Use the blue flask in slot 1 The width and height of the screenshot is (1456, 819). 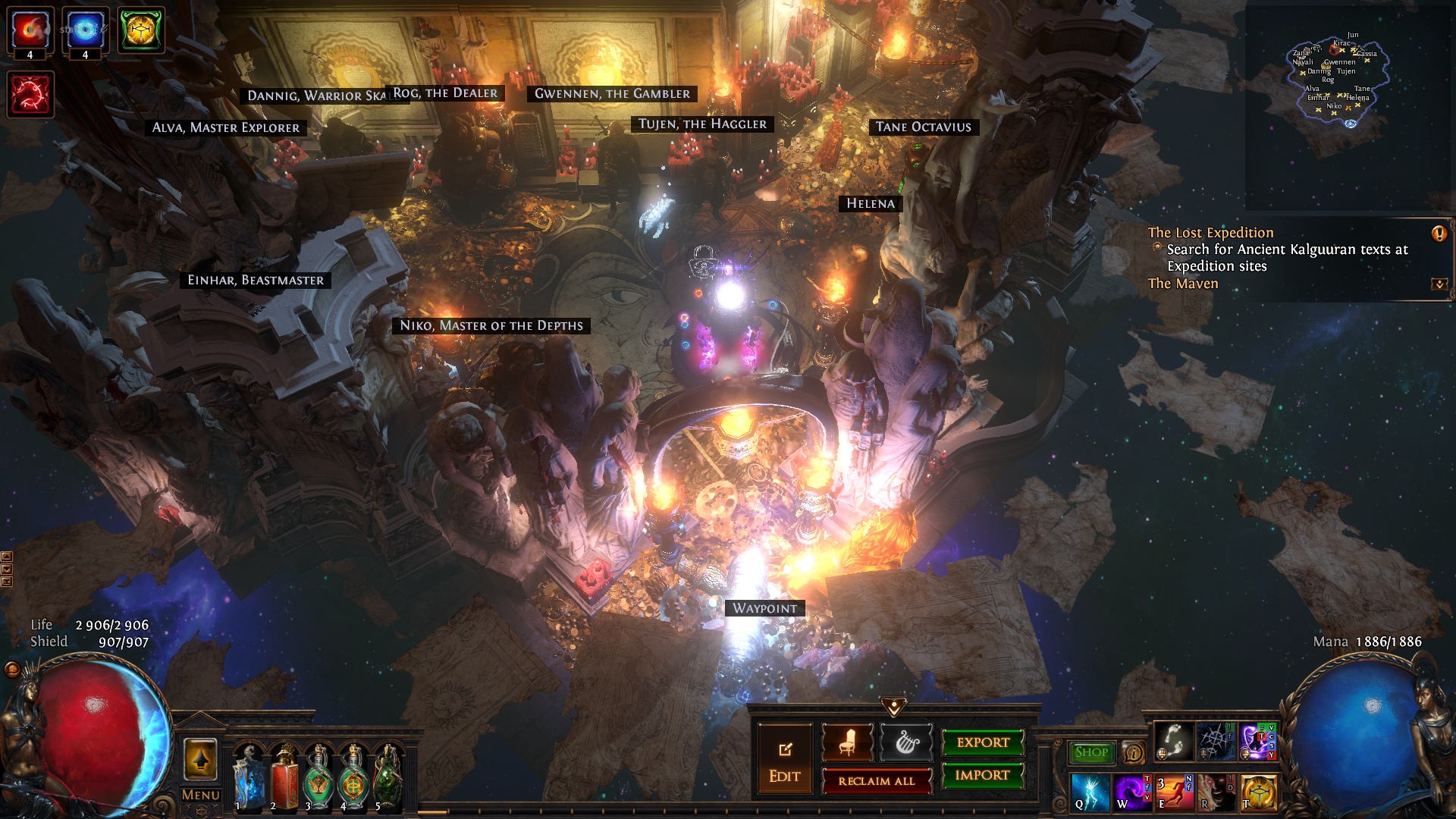(x=249, y=779)
